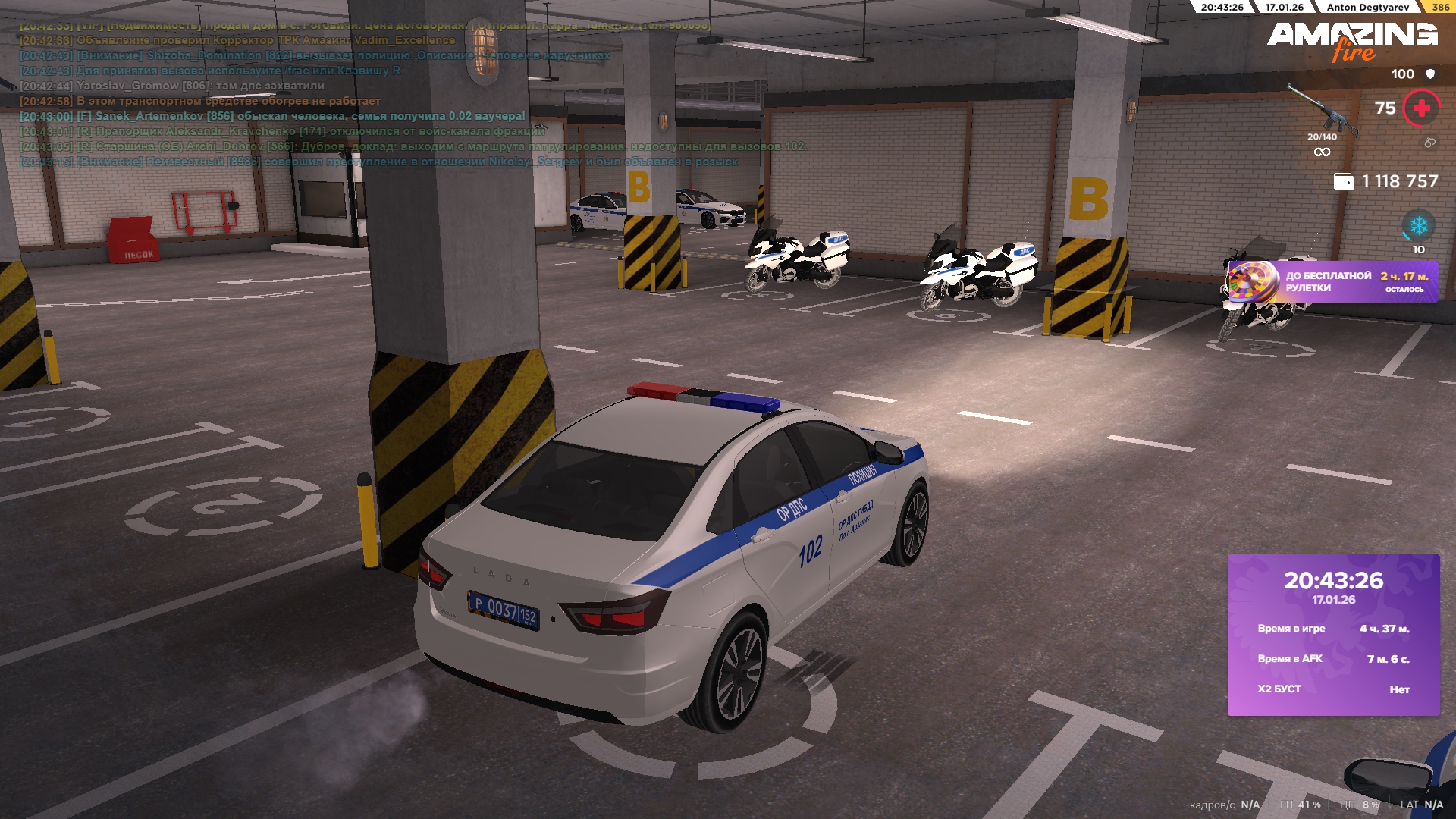This screenshot has height=819, width=1456.
Task: Open the free roulette banner
Action: point(1332,282)
